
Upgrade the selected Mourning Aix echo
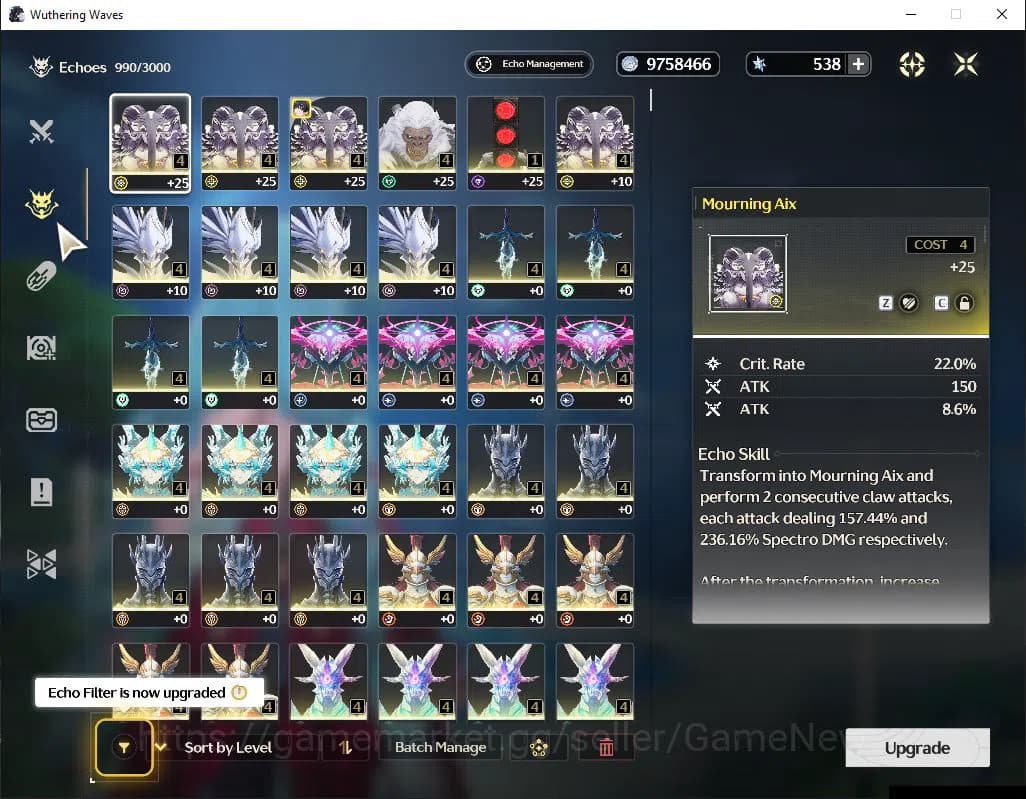click(x=917, y=748)
